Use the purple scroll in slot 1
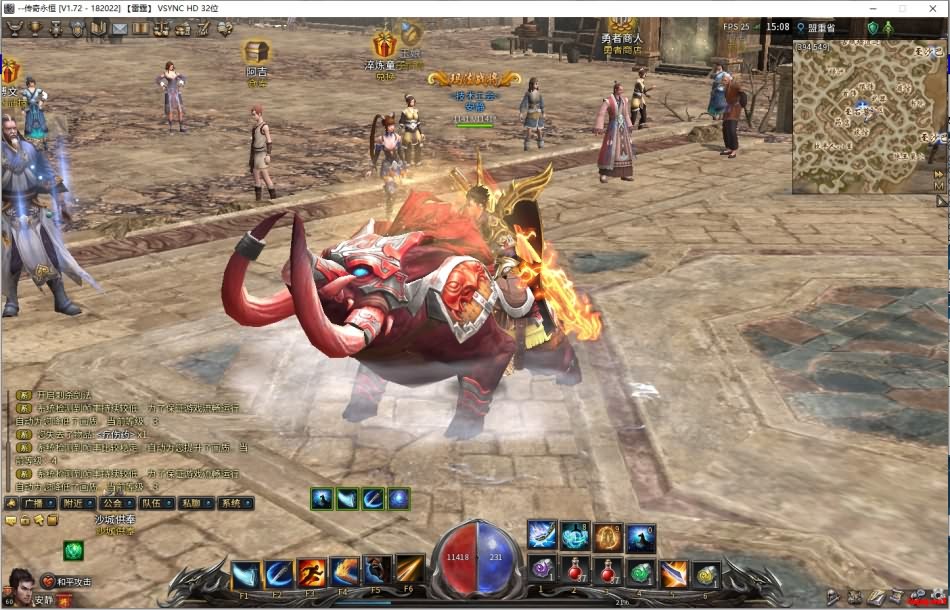This screenshot has width=950, height=610. pyautogui.click(x=542, y=572)
